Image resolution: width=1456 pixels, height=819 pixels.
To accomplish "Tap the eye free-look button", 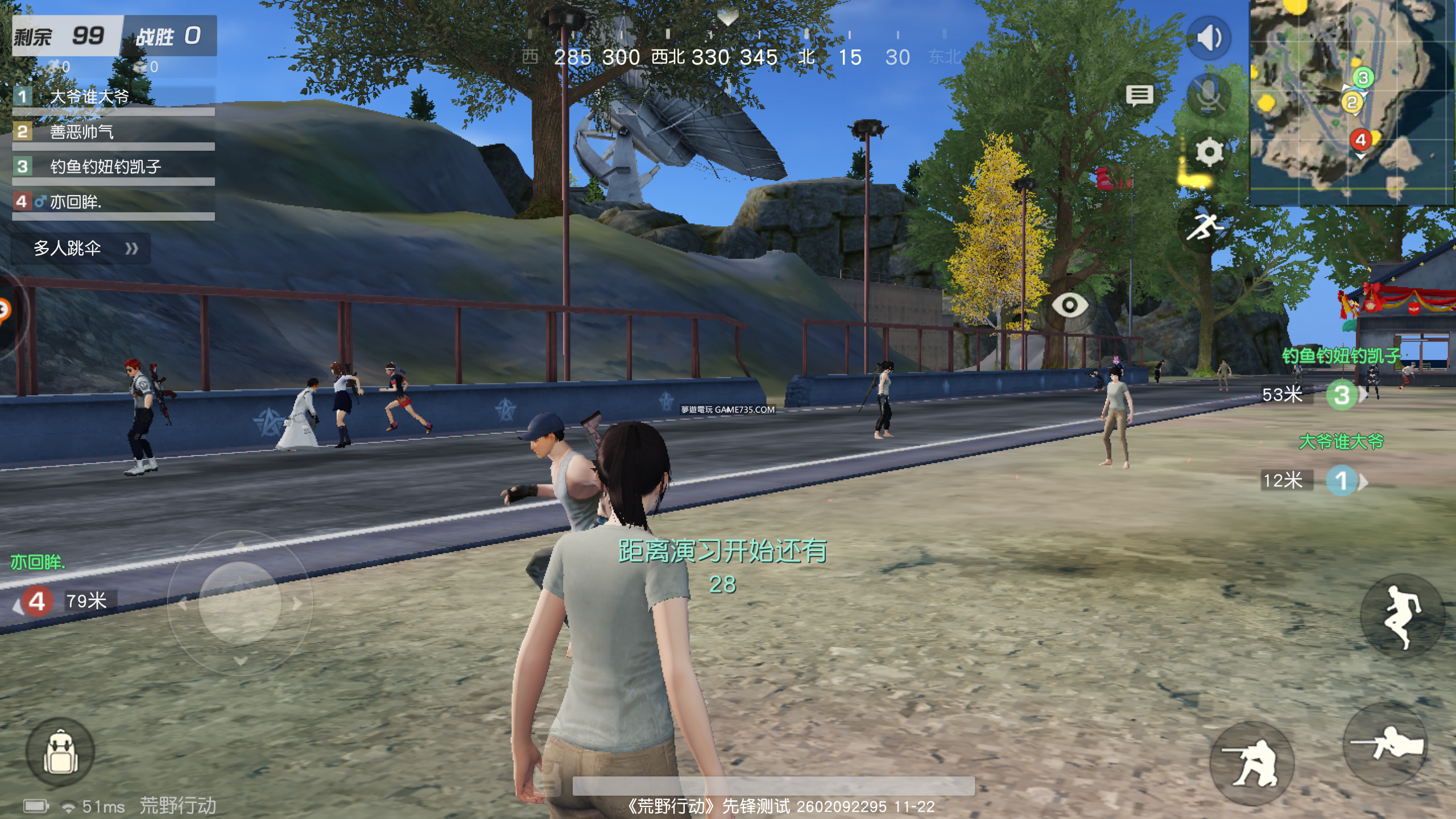I will pos(1069,305).
